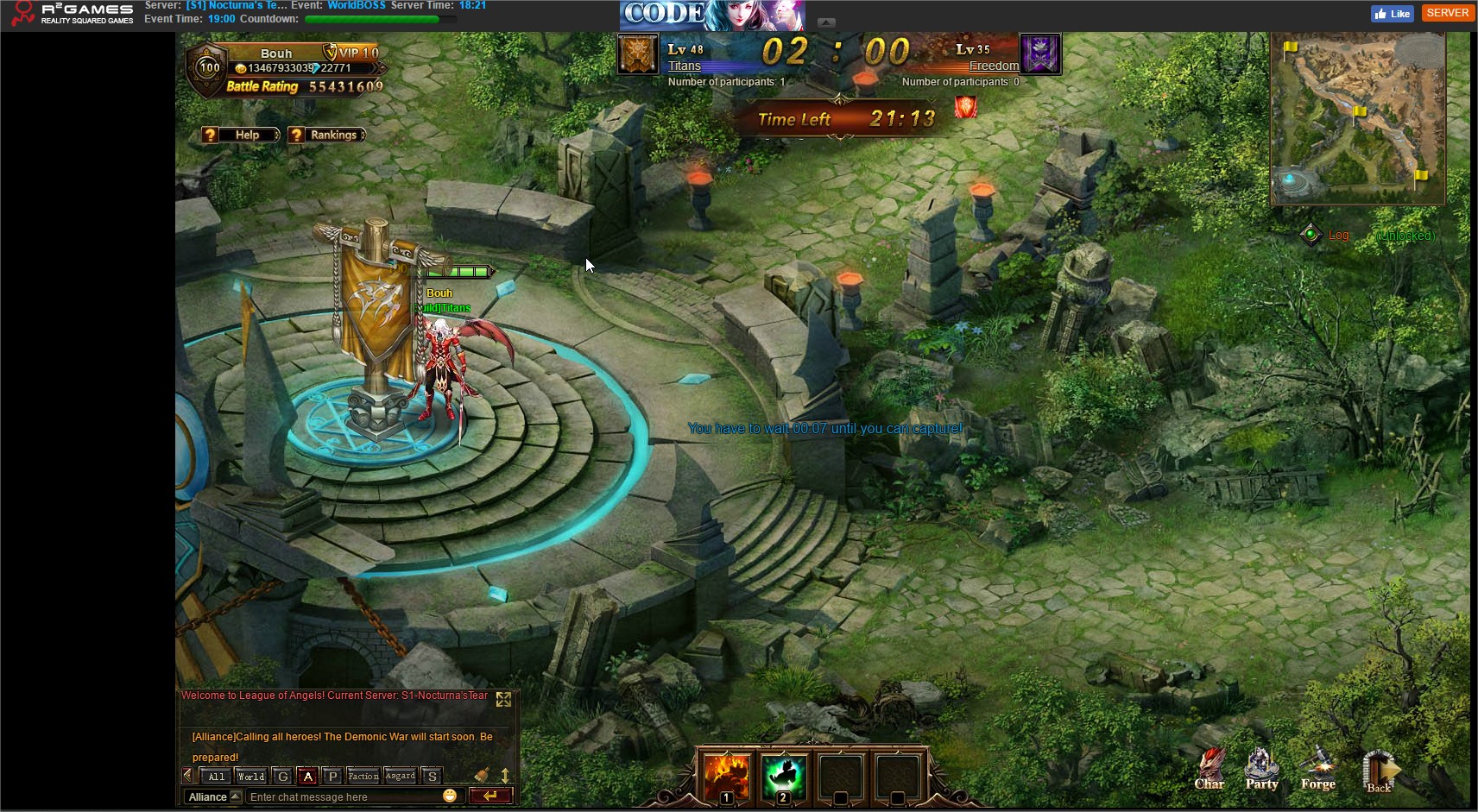The width and height of the screenshot is (1478, 812).
Task: Clear chat with the broom icon
Action: coord(482,776)
